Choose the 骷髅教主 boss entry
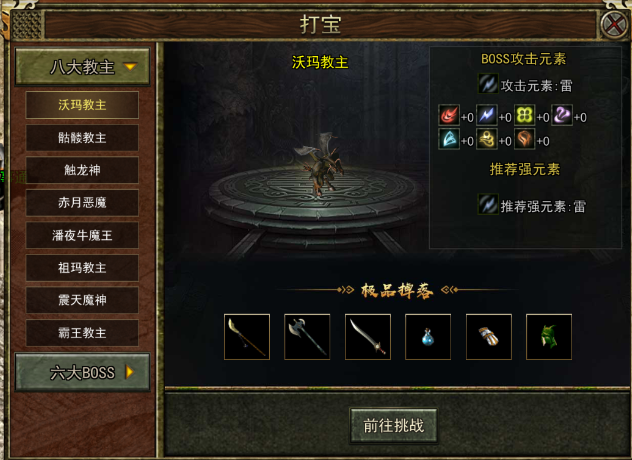This screenshot has height=460, width=632. click(x=82, y=138)
